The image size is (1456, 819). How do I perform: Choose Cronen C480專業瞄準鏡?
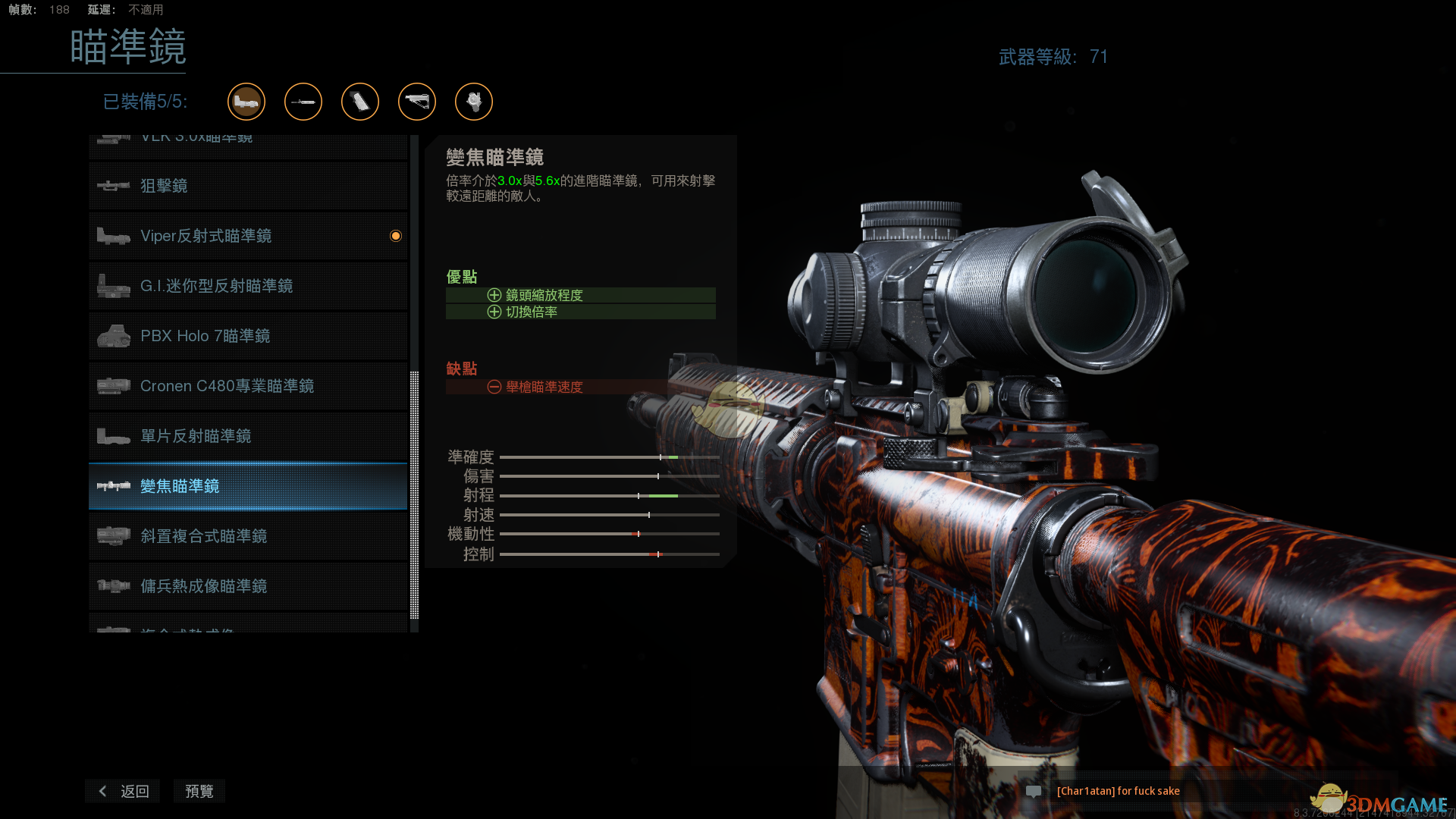(x=248, y=386)
